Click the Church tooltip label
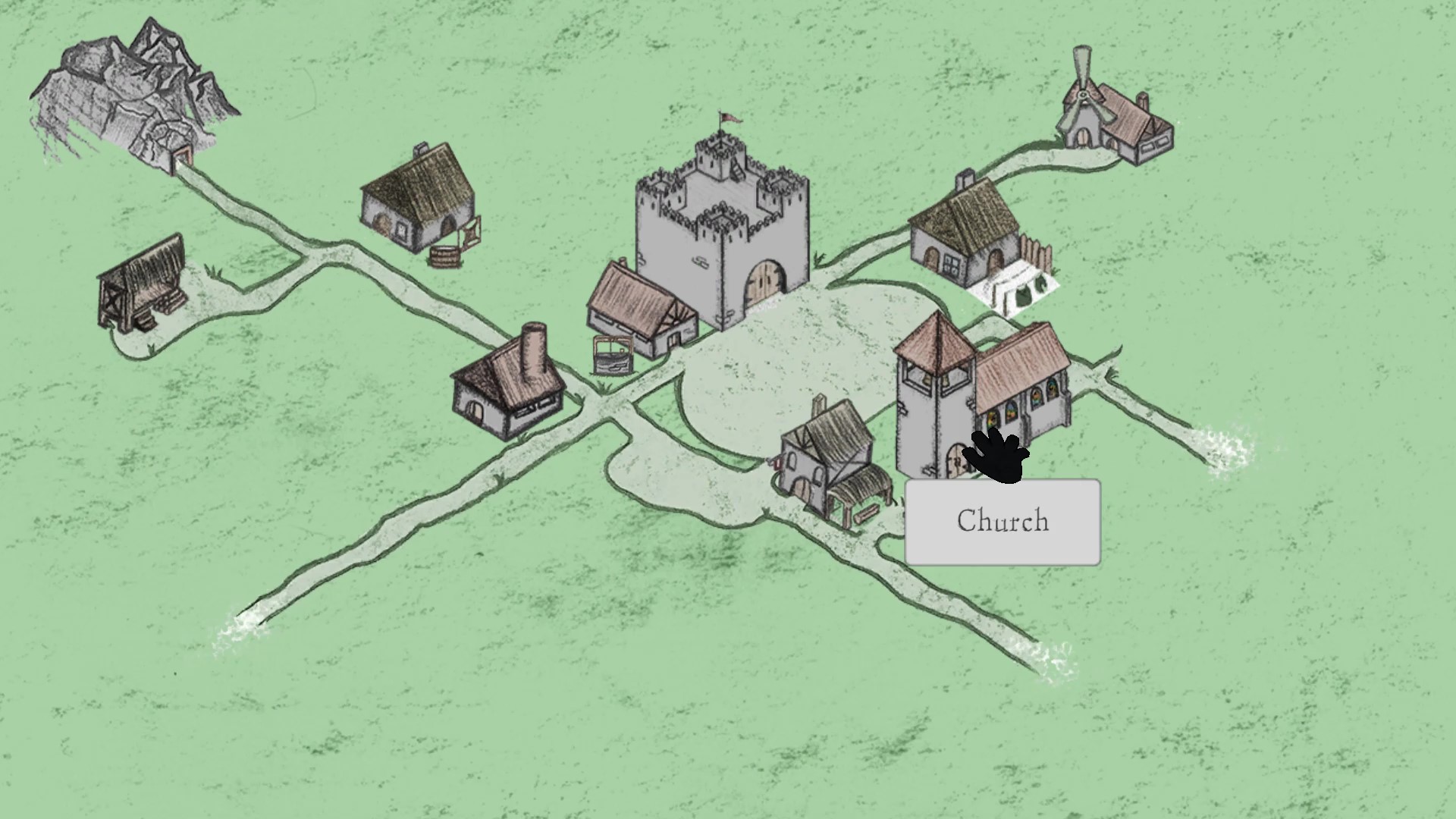The height and width of the screenshot is (819, 1456). tap(1003, 521)
